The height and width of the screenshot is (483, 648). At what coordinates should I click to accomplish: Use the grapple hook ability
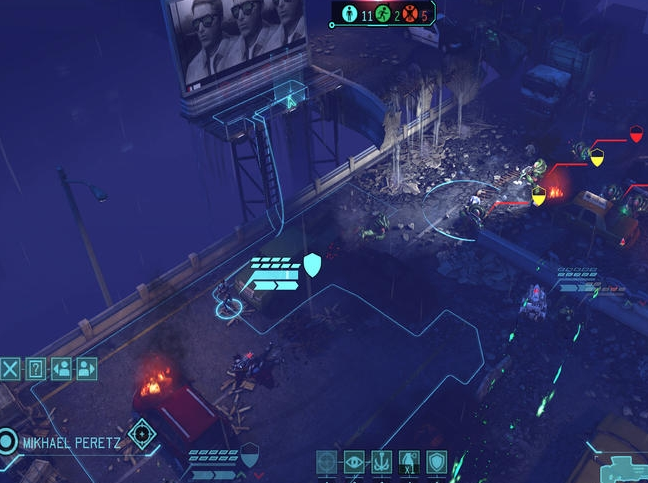(381, 462)
